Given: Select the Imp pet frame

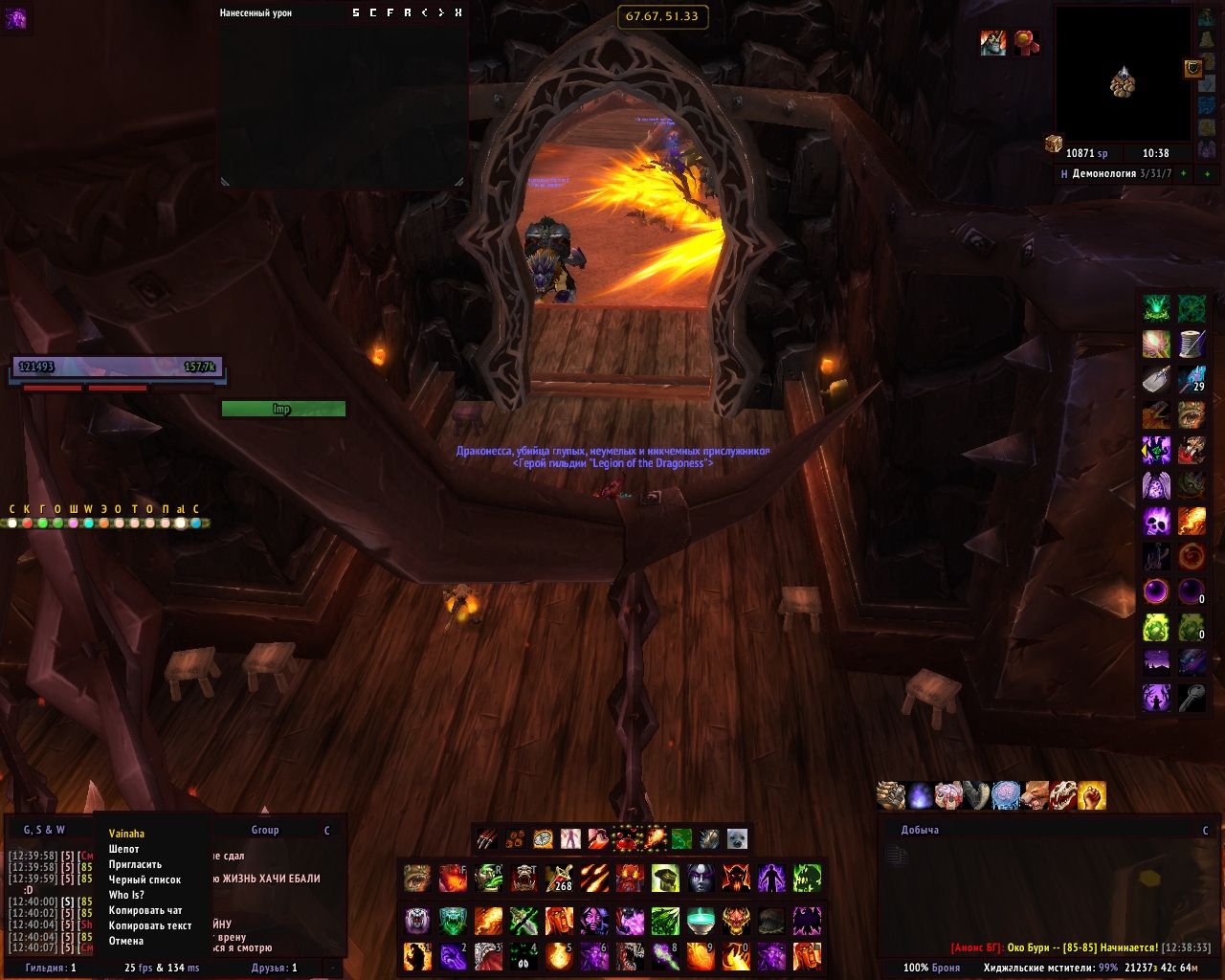Looking at the screenshot, I should (282, 409).
